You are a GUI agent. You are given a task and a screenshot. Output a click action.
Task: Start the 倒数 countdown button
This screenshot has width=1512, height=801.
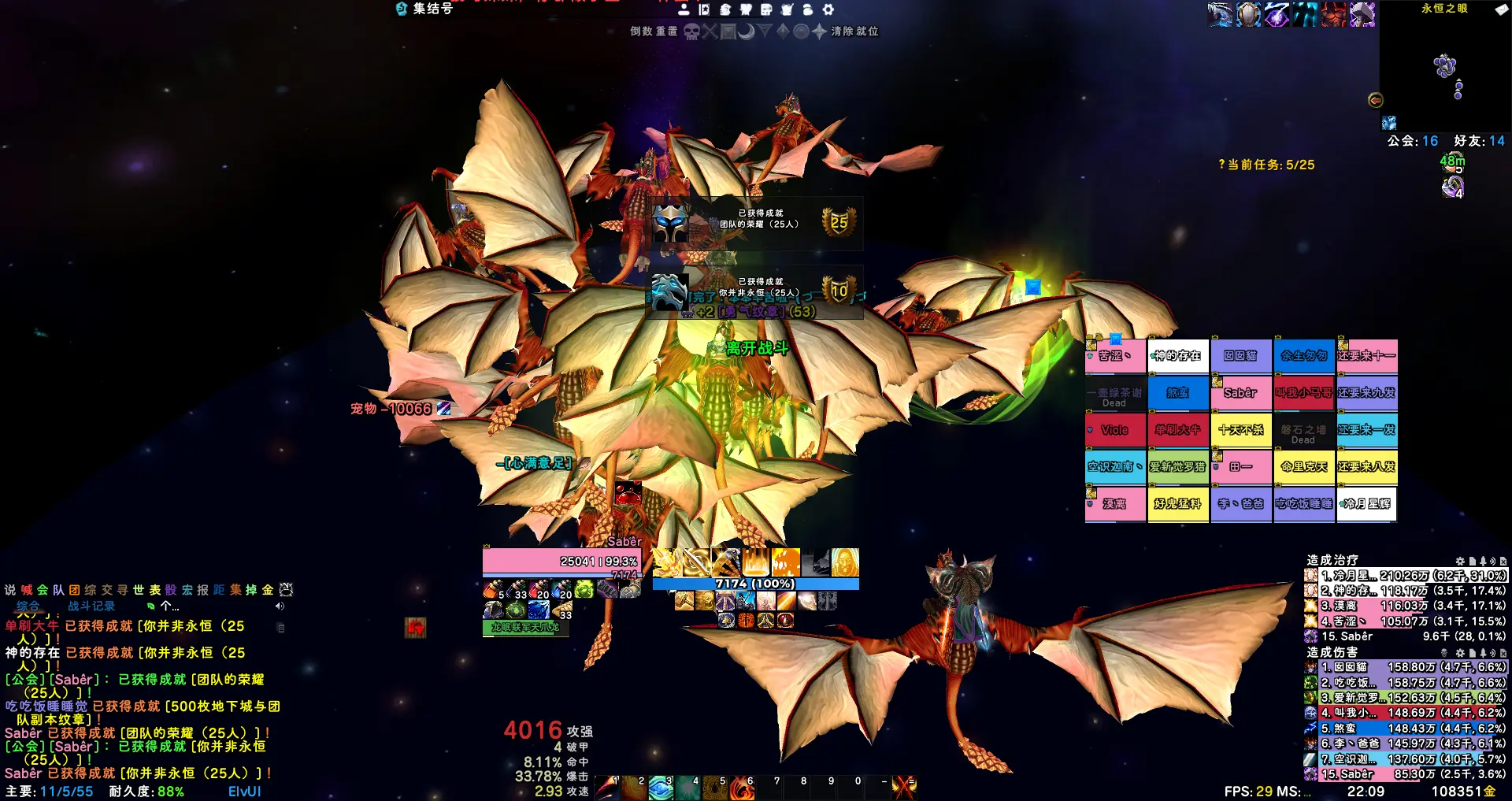[641, 32]
